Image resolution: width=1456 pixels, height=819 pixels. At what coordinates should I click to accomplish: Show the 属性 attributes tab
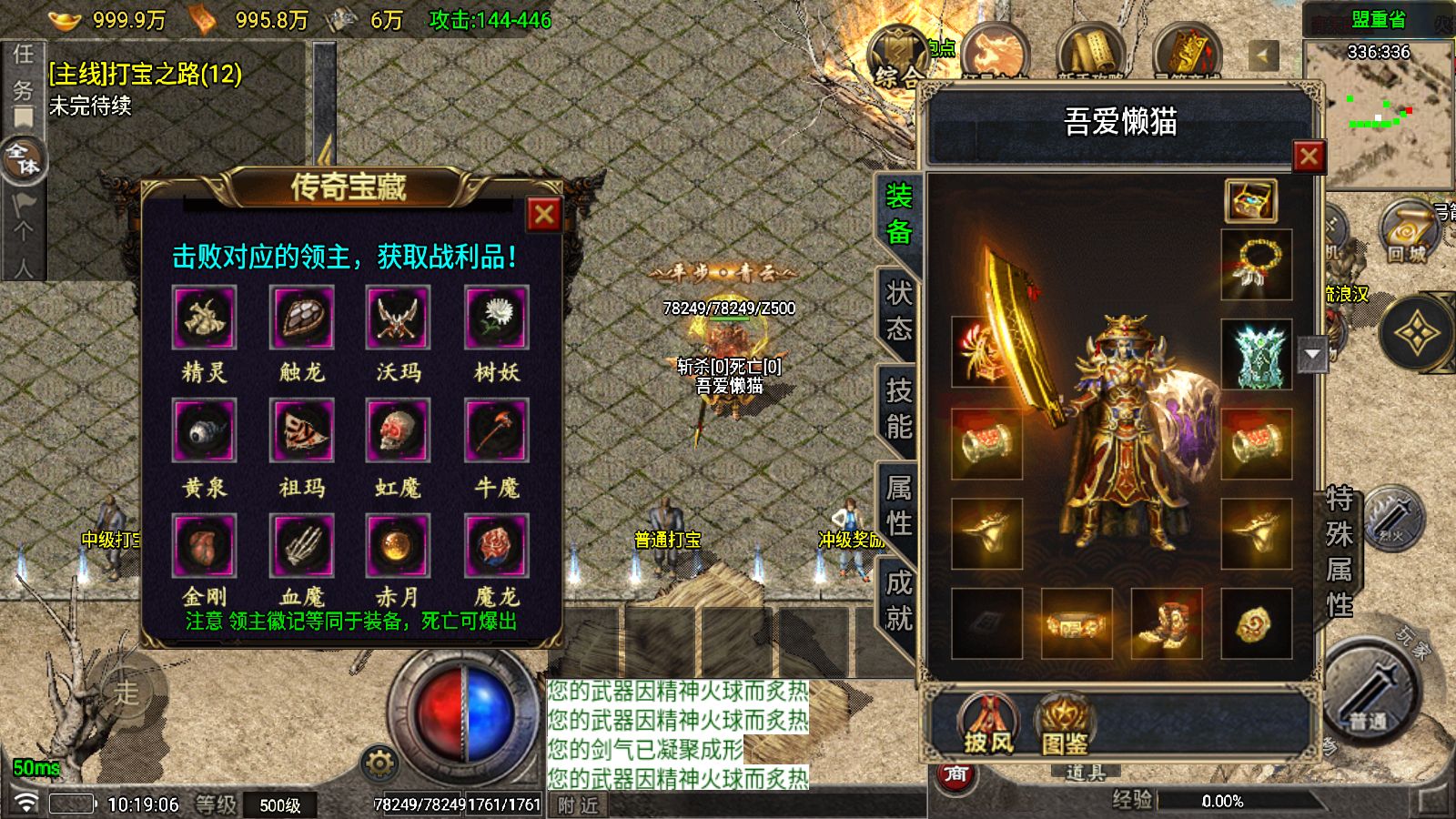pos(899,505)
